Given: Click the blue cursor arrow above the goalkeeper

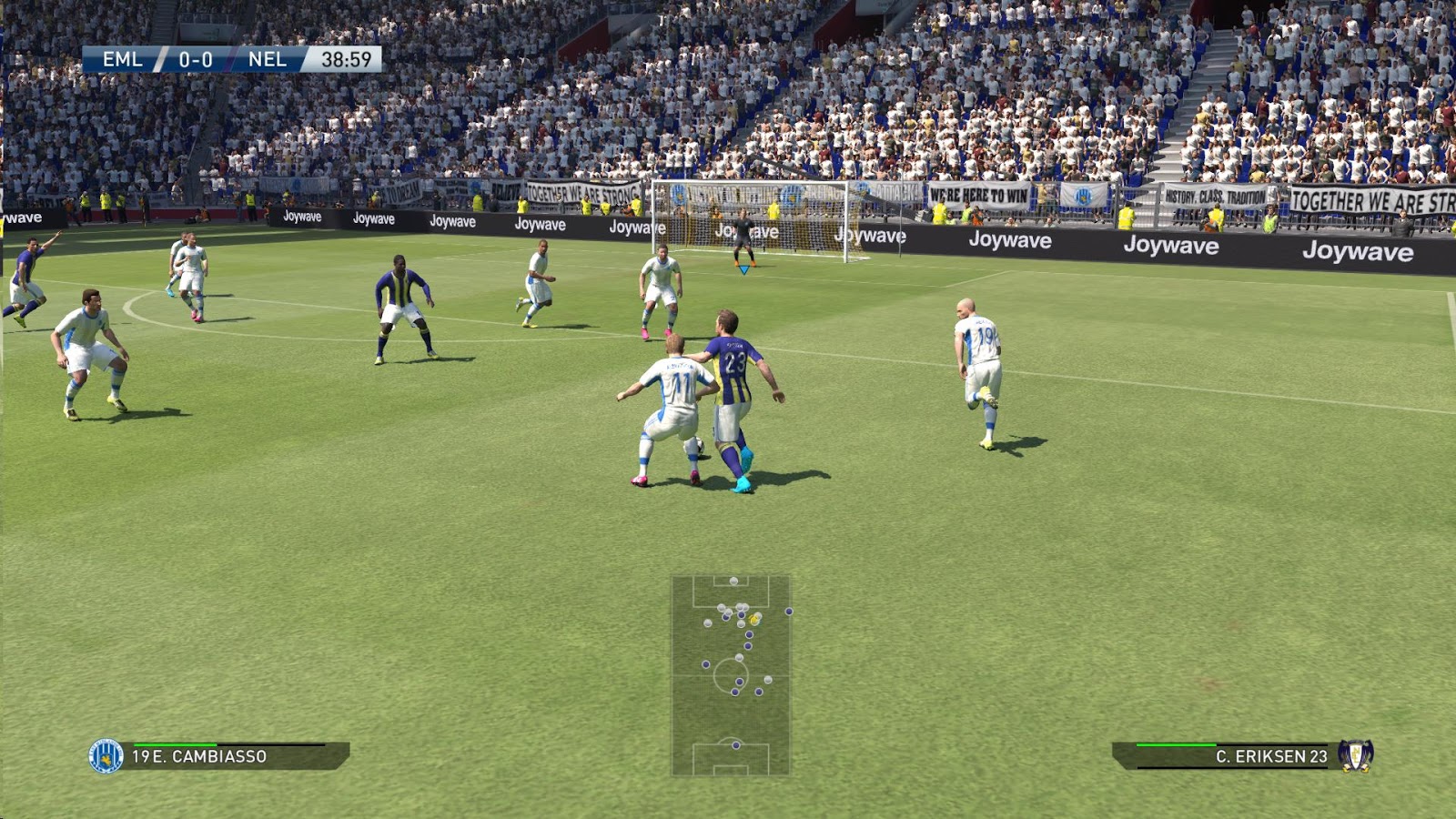Looking at the screenshot, I should [743, 268].
